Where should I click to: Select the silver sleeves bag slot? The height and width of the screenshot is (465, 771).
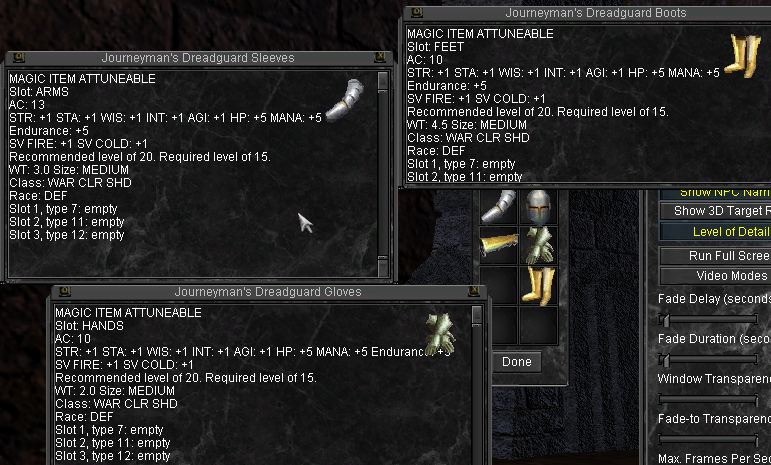[x=499, y=207]
